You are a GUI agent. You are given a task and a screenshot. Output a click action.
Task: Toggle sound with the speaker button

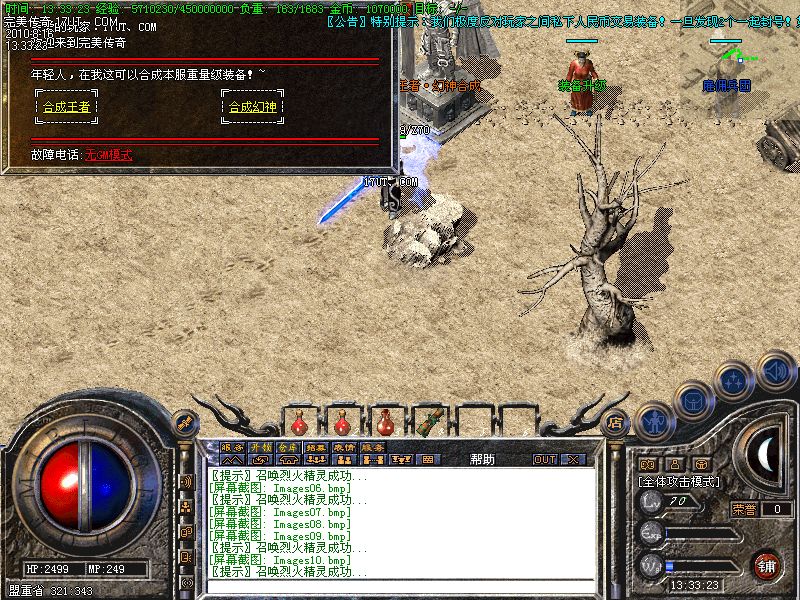click(775, 371)
